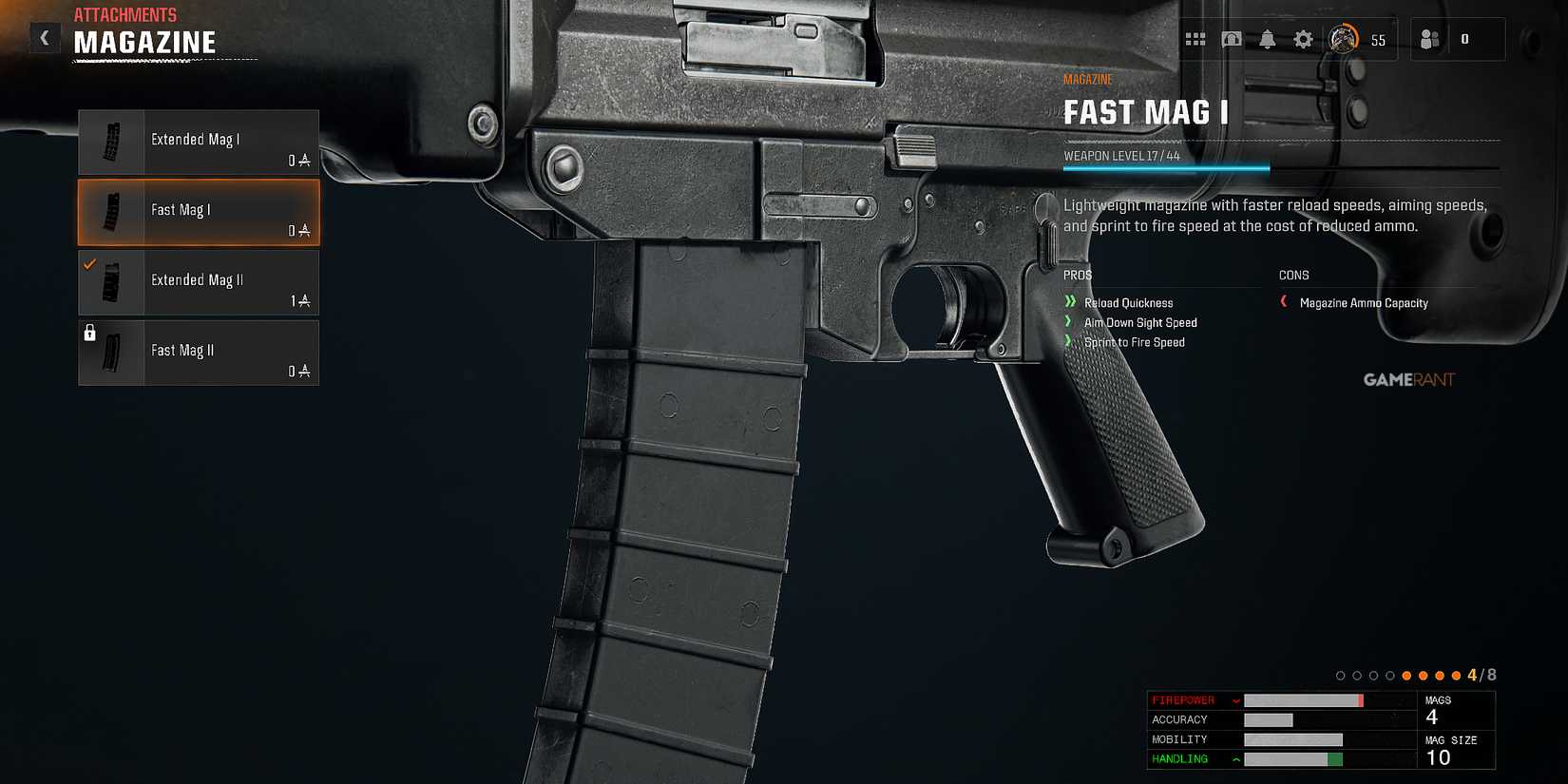
Task: Select the Fast Mag II attachment
Action: (x=197, y=352)
